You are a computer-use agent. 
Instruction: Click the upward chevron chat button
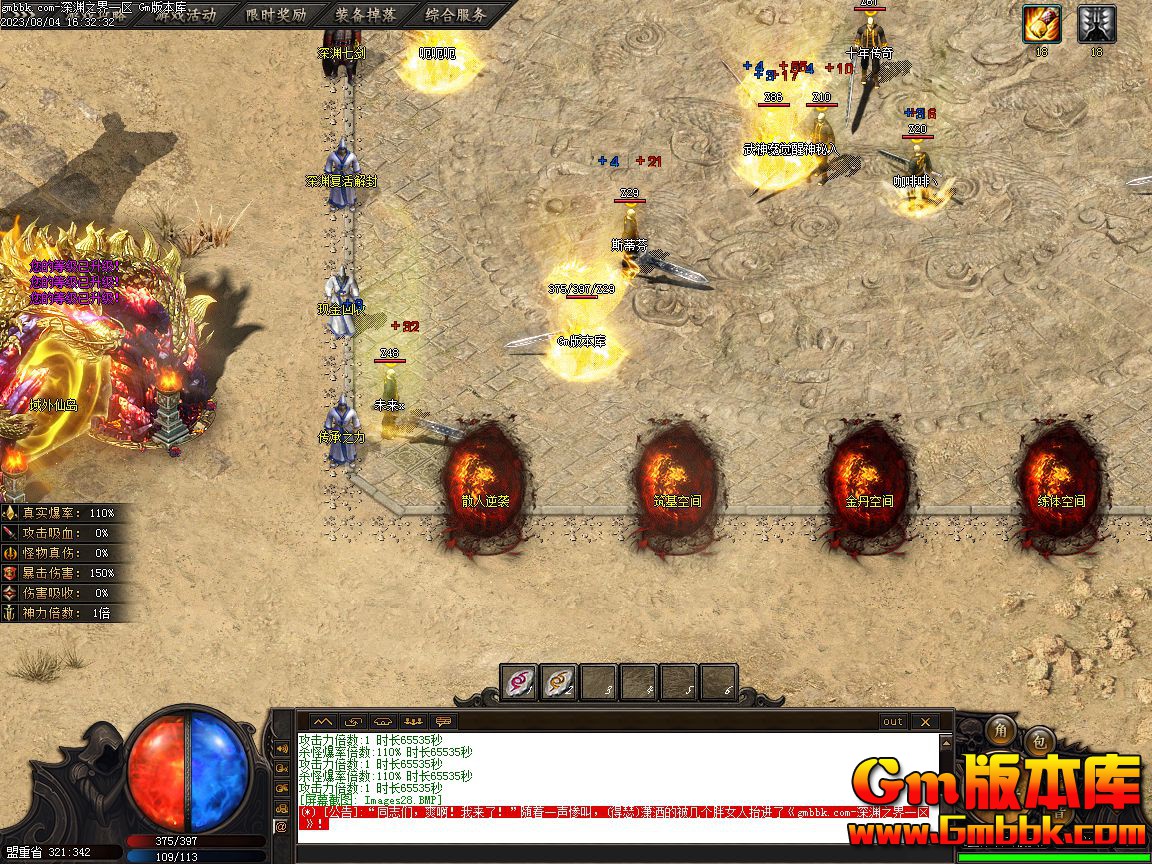tap(322, 721)
